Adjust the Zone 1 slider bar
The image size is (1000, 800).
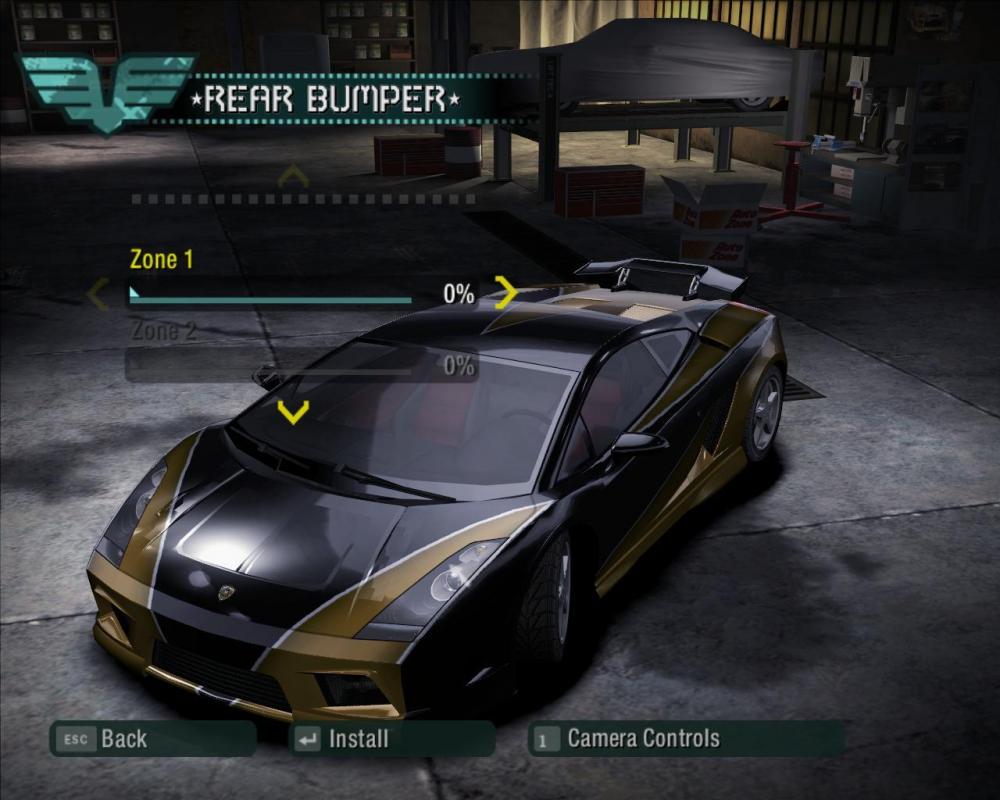(271, 297)
